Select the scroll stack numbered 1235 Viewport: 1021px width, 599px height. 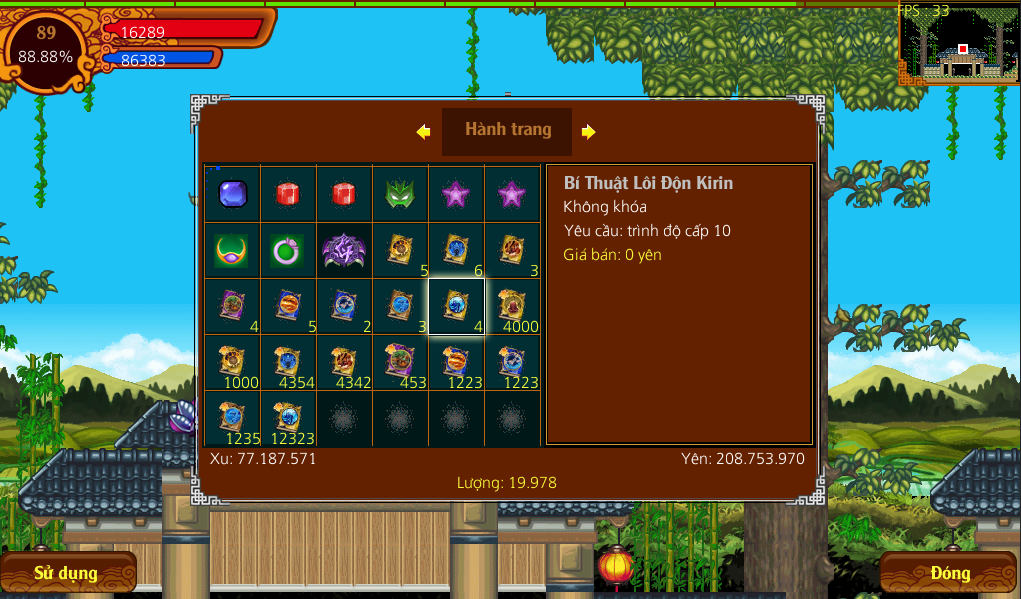[x=232, y=418]
